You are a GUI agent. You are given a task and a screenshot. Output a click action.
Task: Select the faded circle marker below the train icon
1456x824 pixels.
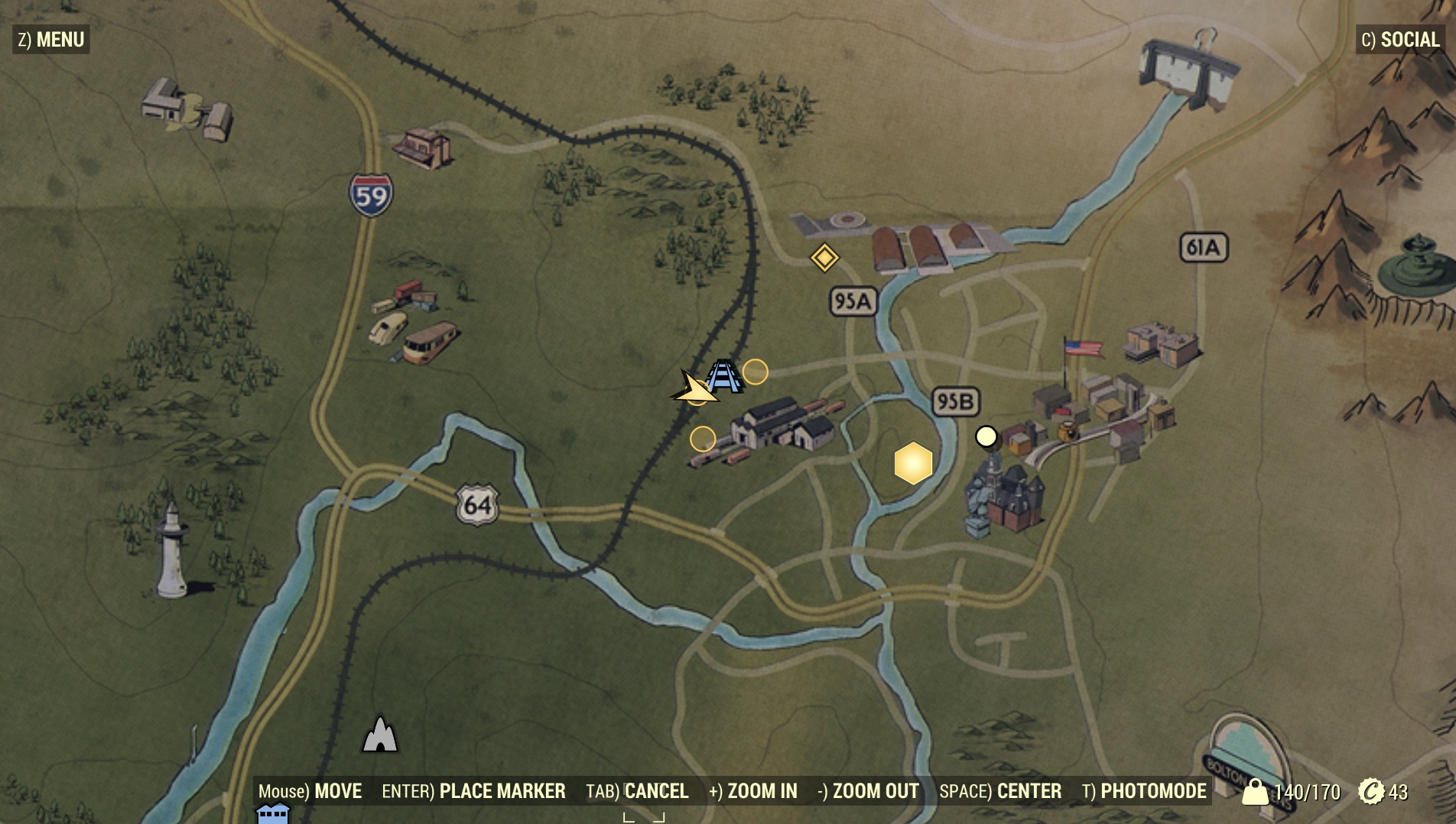(701, 439)
